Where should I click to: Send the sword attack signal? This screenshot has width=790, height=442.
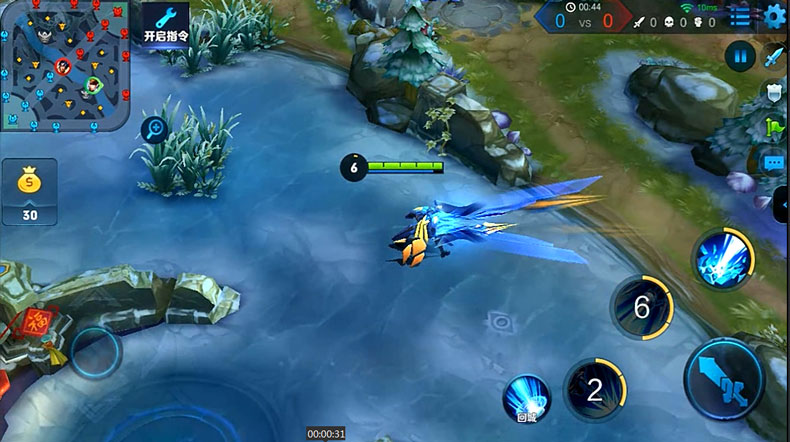tap(774, 56)
